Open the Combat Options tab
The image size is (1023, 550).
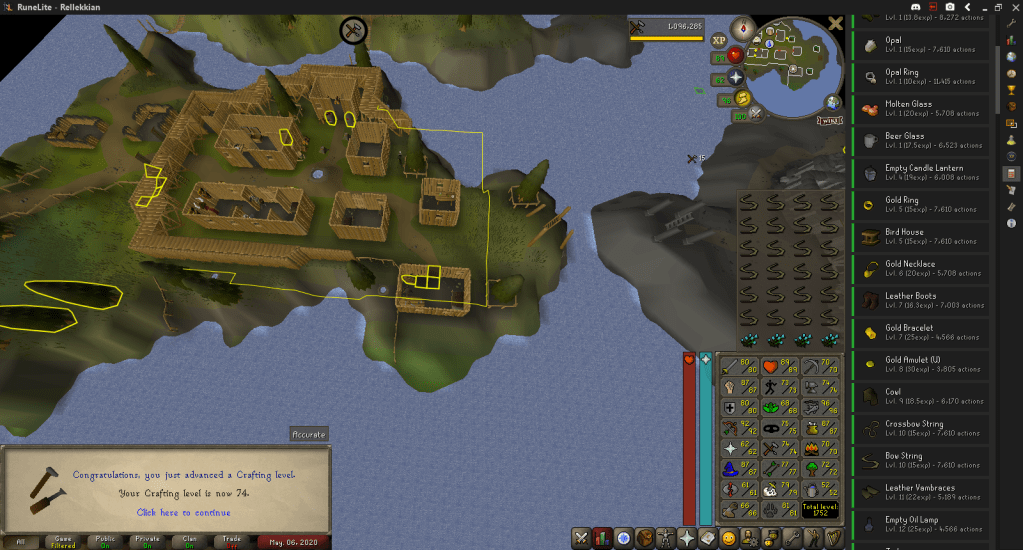pos(581,538)
